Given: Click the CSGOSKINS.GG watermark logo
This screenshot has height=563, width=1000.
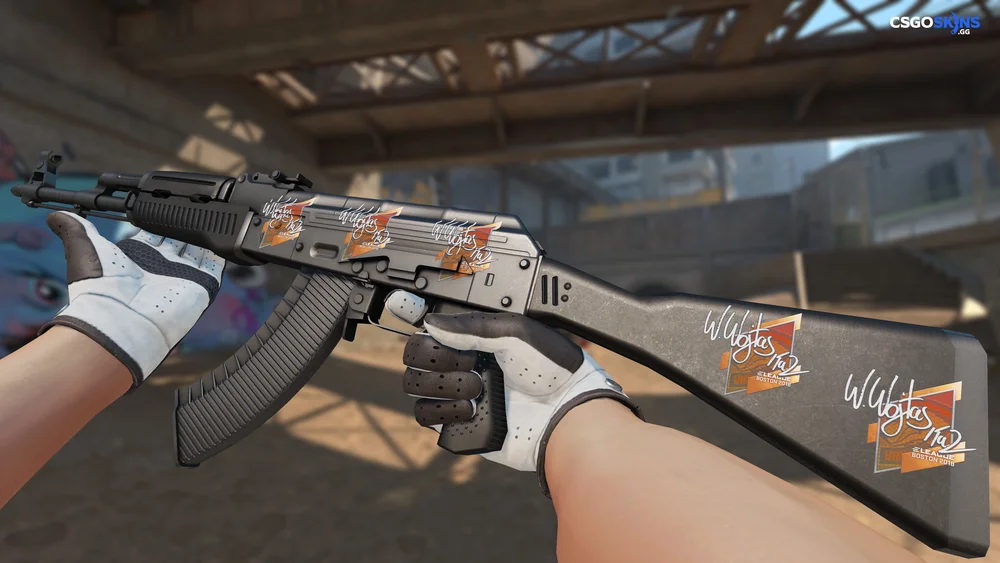Looking at the screenshot, I should [935, 23].
